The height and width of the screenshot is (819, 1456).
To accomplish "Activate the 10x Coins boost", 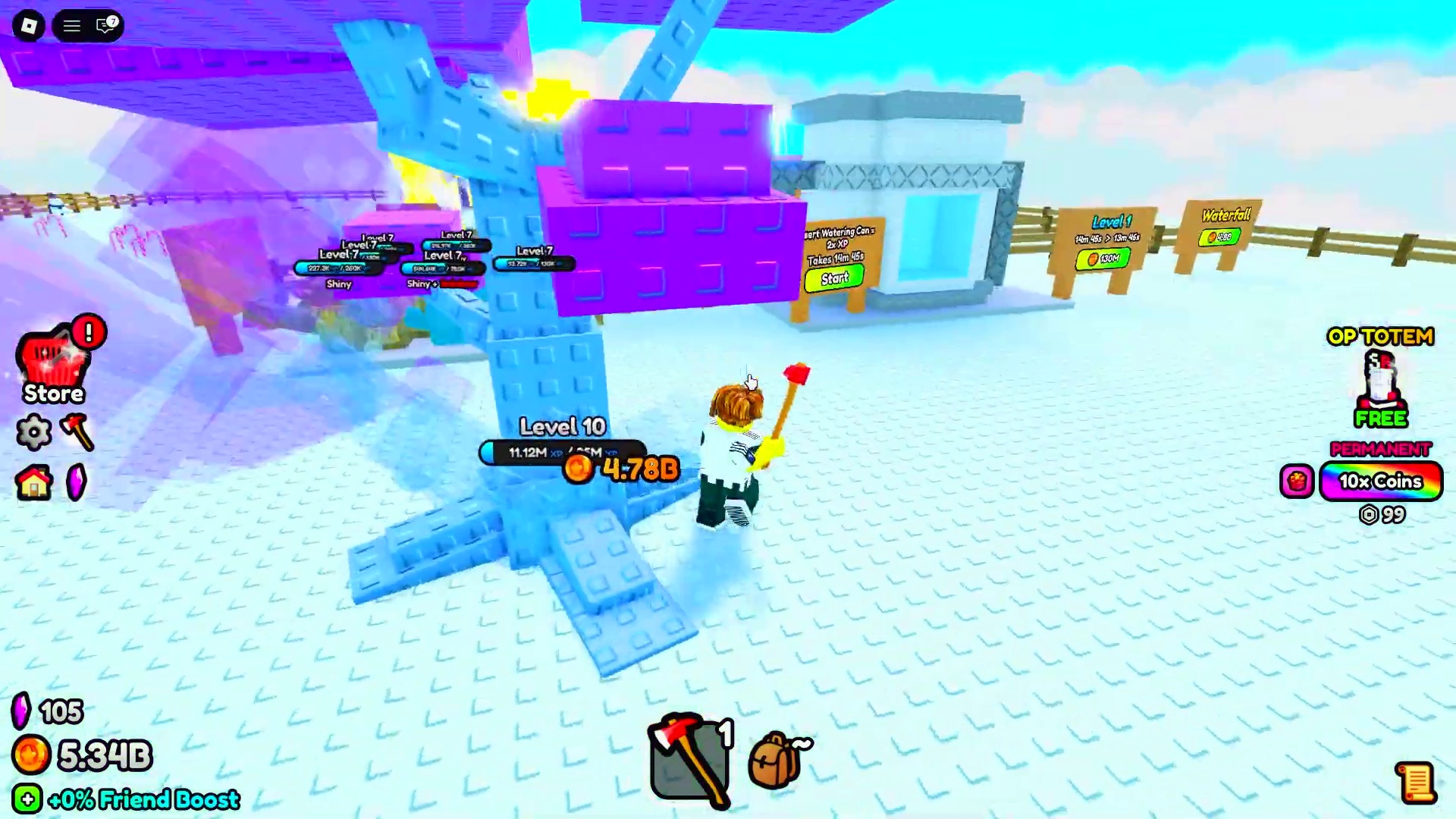I will (1380, 482).
